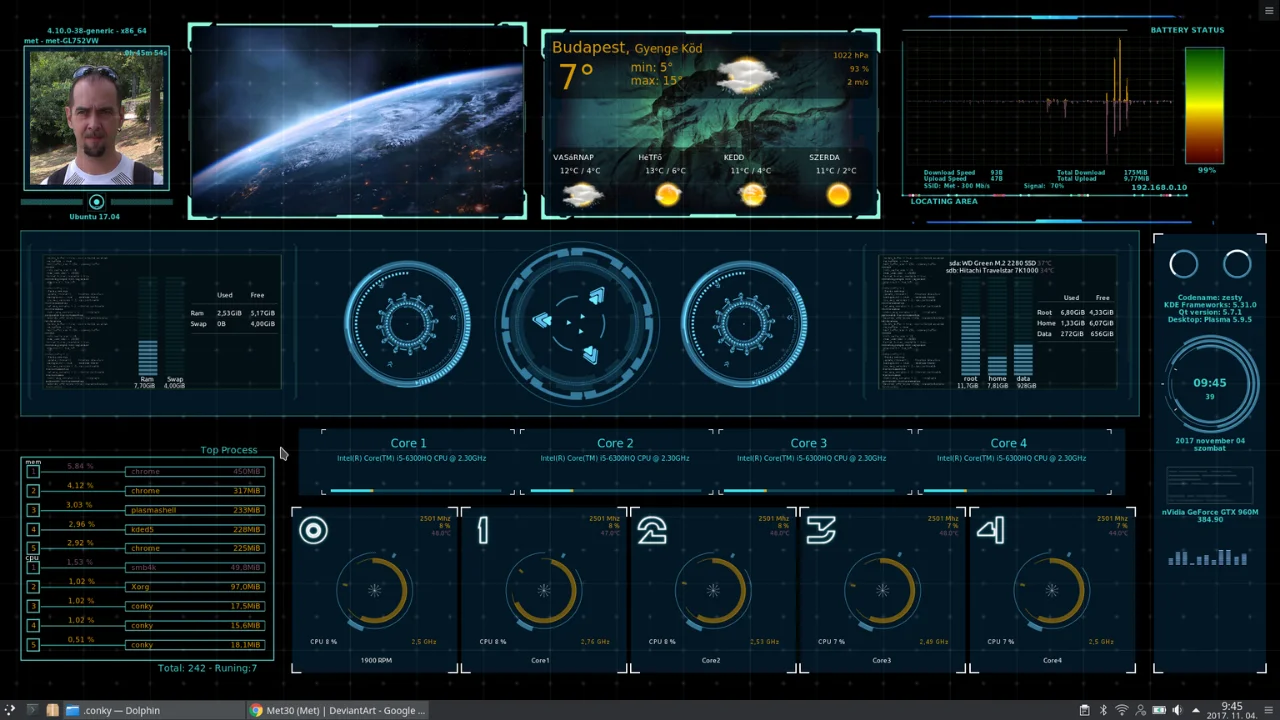This screenshot has width=1280, height=720.
Task: Click the clipboard manager icon in system tray
Action: pos(1085,710)
